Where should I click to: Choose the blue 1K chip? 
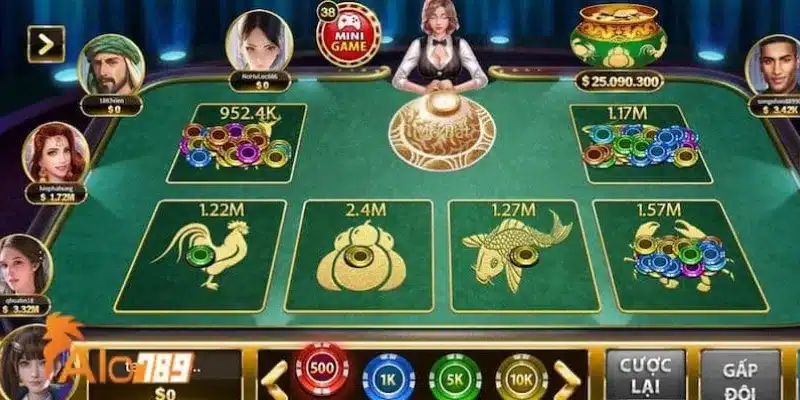click(388, 377)
